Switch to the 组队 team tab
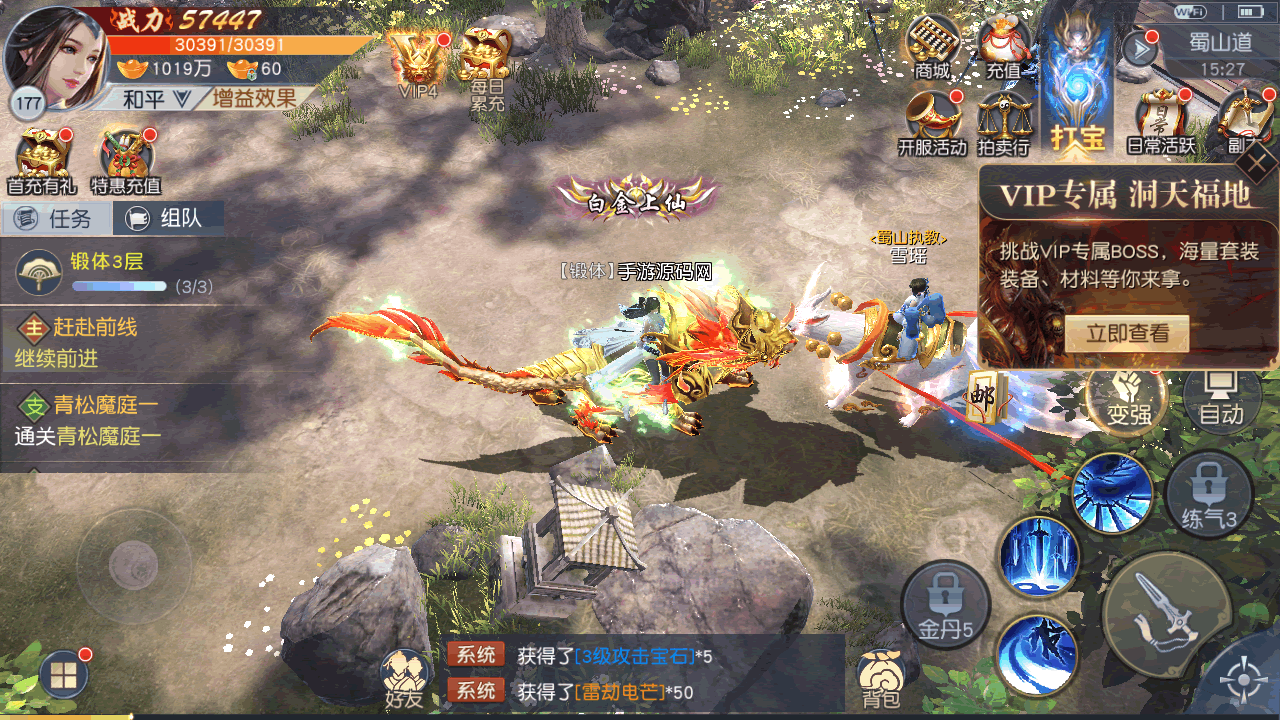Image resolution: width=1280 pixels, height=720 pixels. click(x=168, y=218)
